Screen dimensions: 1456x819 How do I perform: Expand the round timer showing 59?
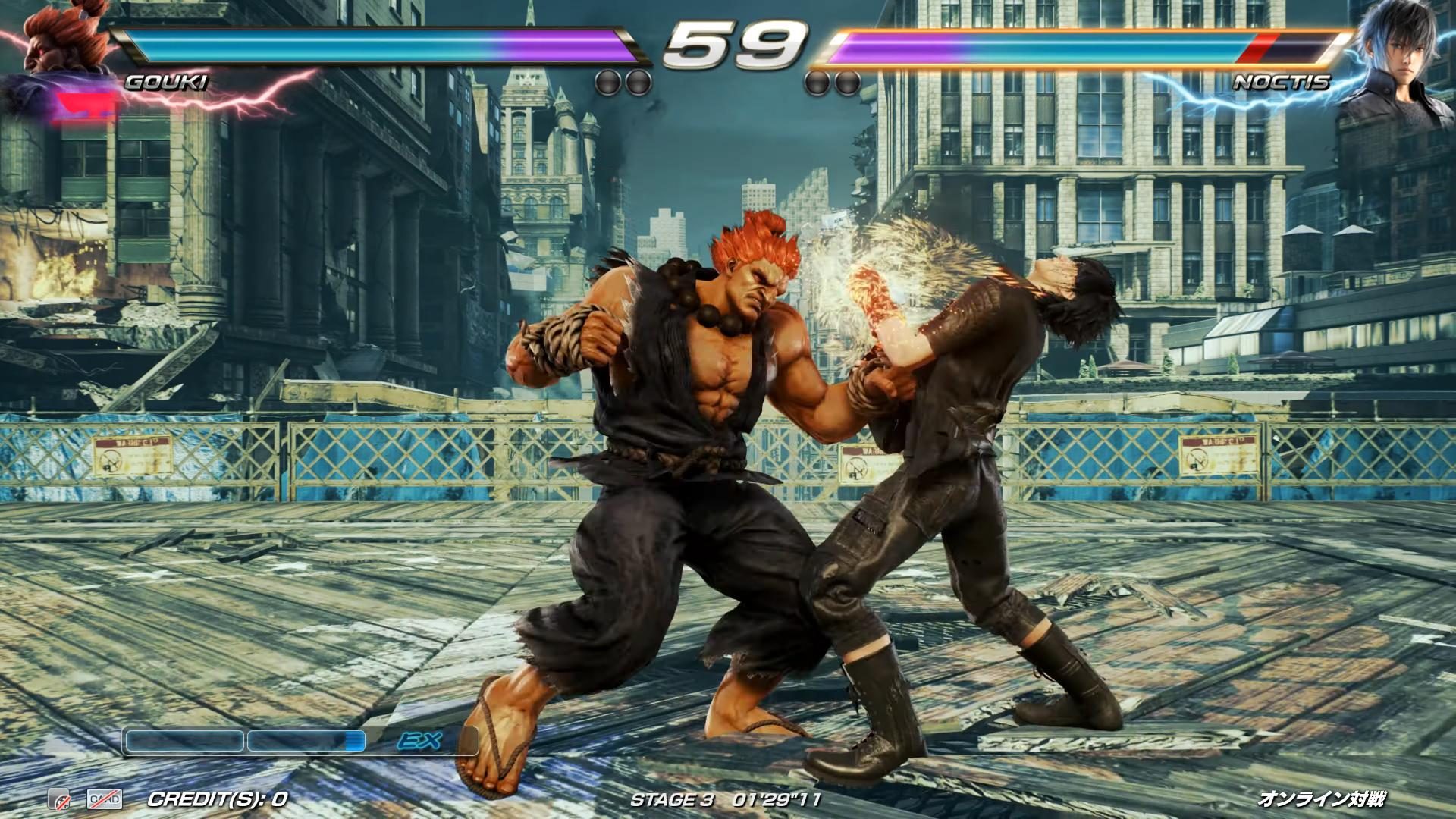(x=728, y=47)
